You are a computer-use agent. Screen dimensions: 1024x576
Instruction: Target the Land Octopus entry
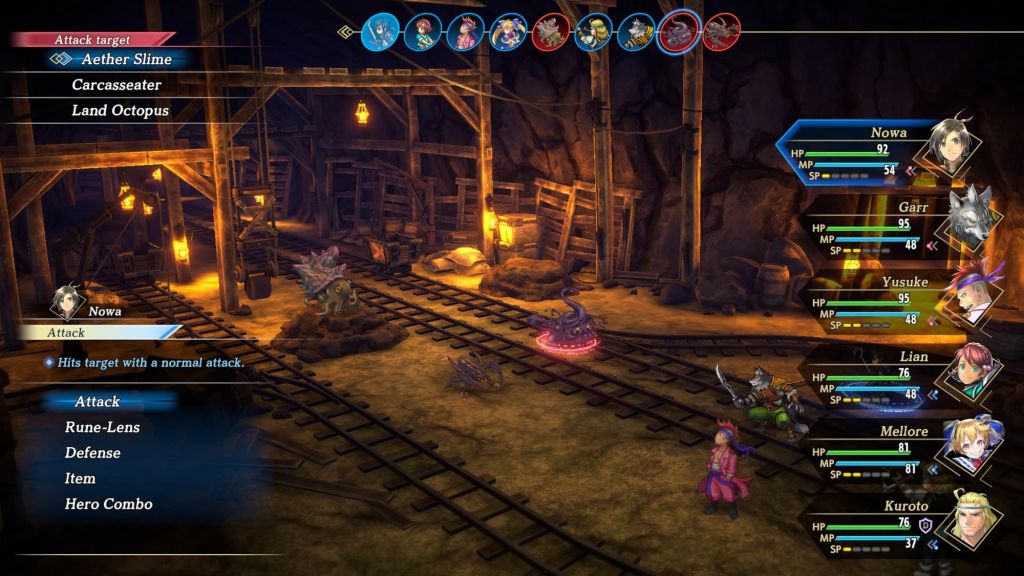(x=120, y=111)
